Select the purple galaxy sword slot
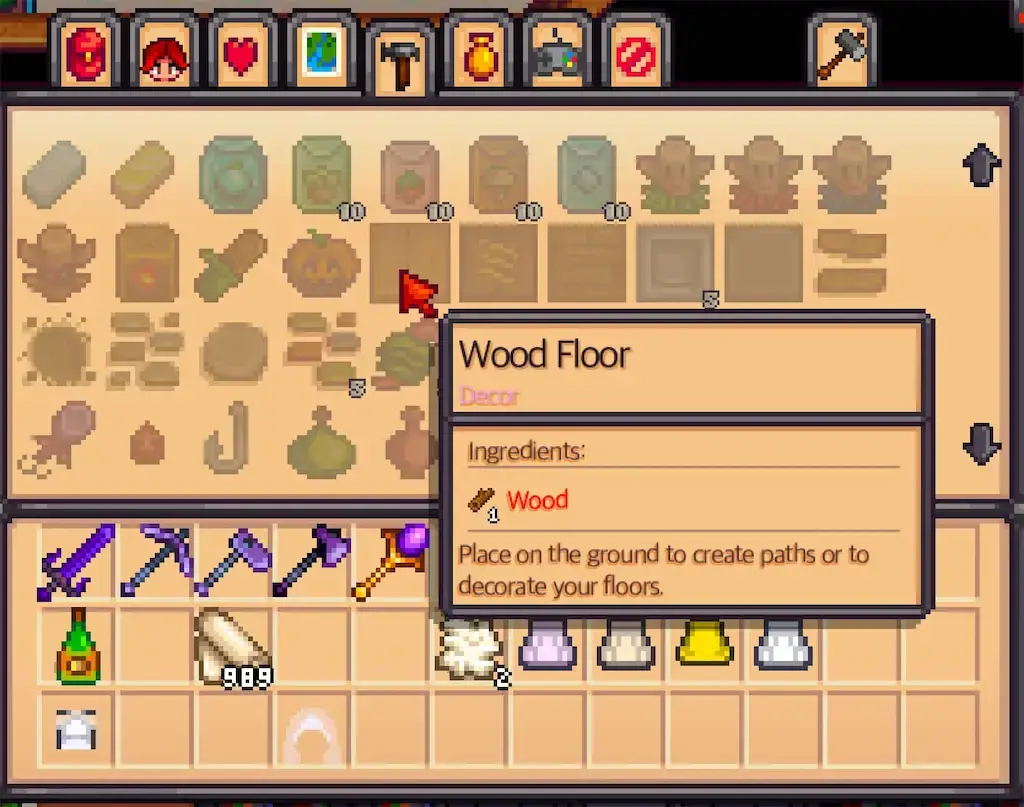 77,562
